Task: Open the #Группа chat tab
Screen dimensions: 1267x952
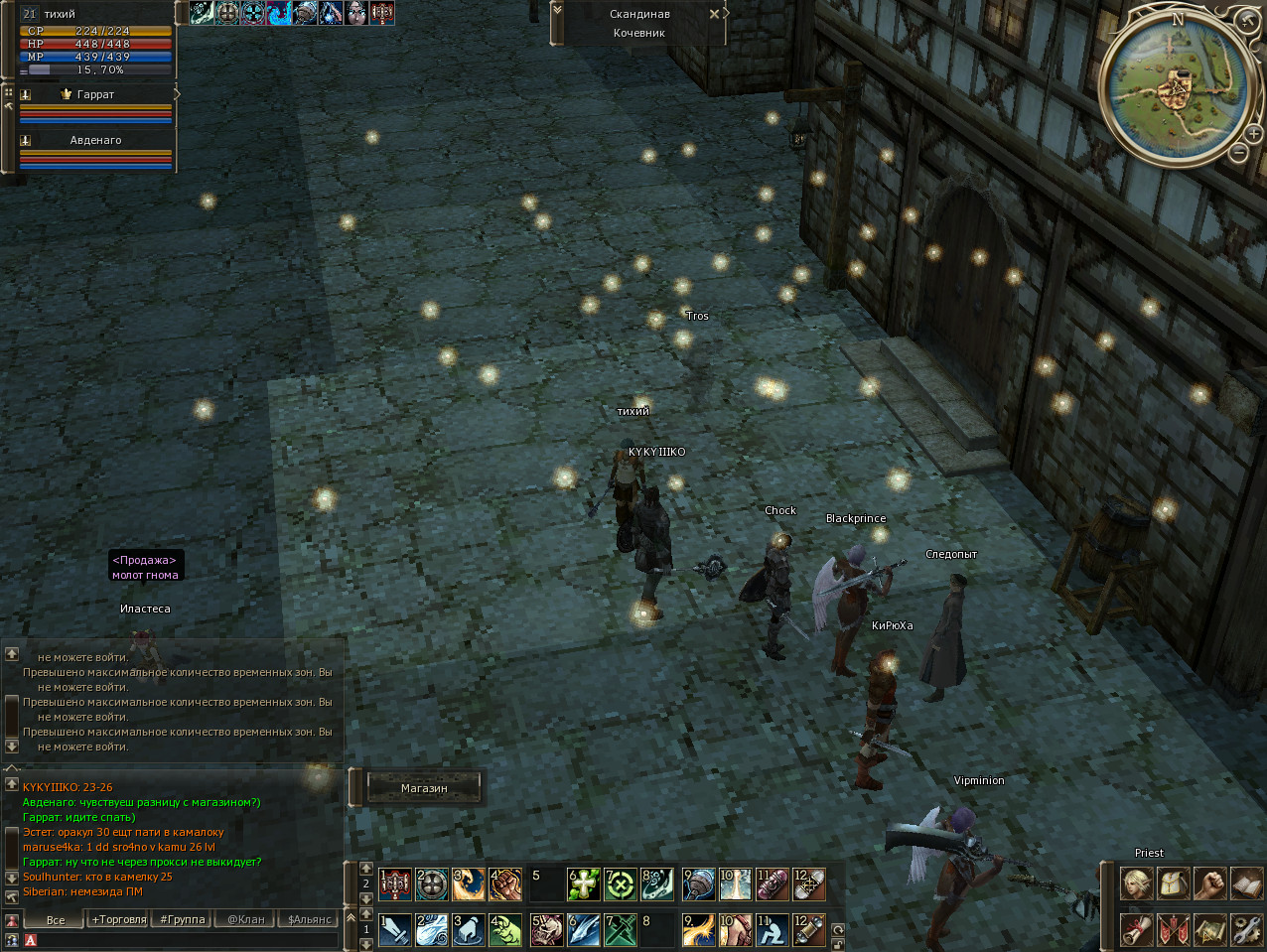Action: pos(183,920)
